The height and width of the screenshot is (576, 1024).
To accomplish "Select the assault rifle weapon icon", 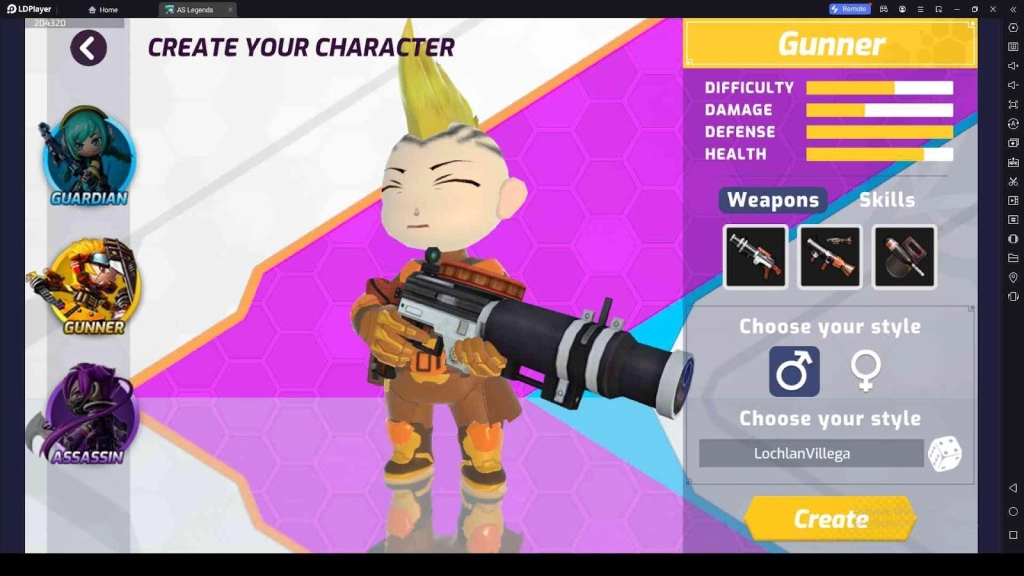I will point(755,257).
